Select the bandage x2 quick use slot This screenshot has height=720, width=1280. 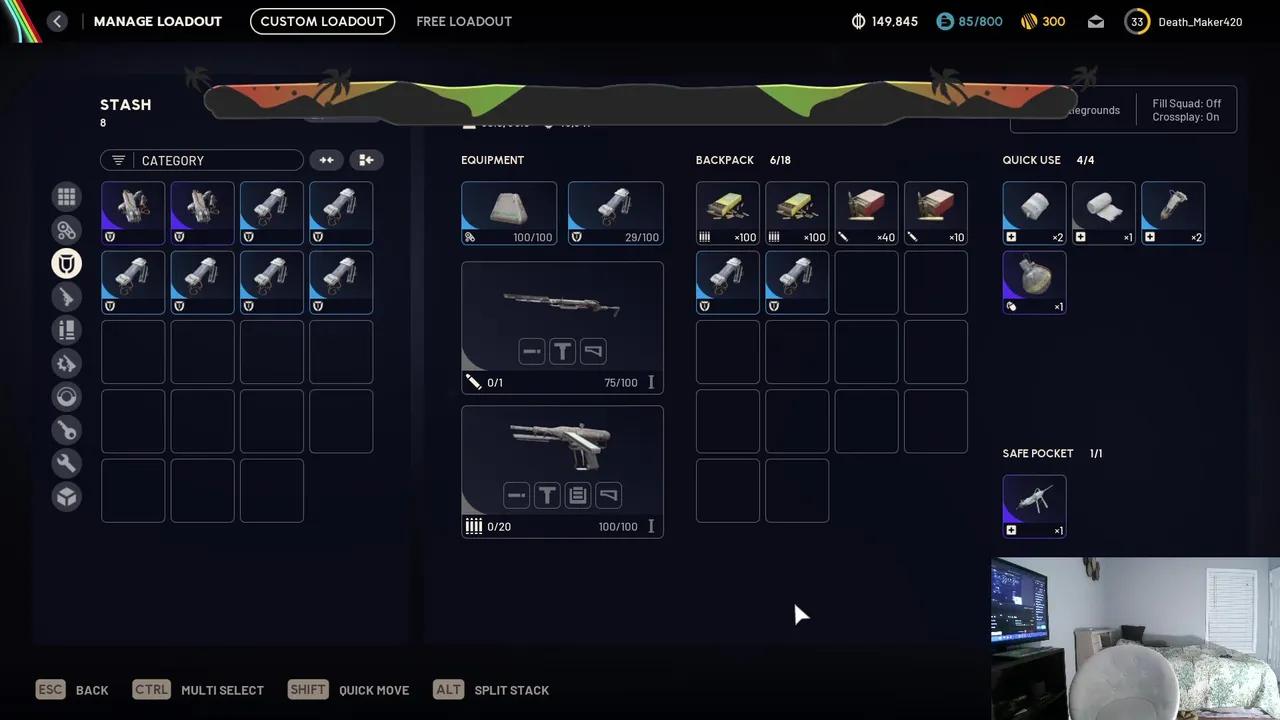1034,213
